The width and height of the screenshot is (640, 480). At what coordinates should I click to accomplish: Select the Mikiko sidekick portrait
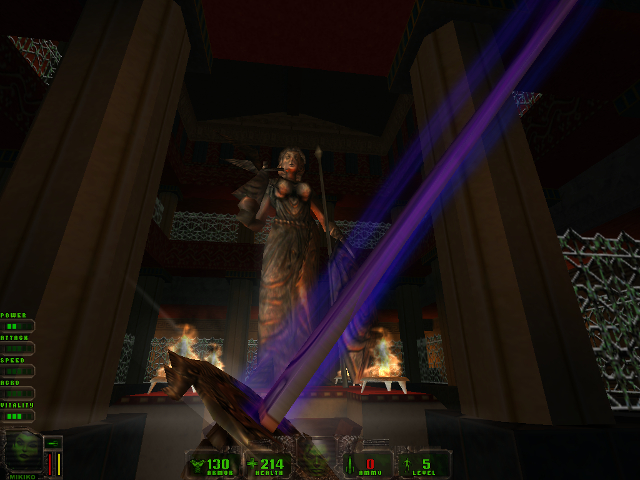(x=22, y=453)
